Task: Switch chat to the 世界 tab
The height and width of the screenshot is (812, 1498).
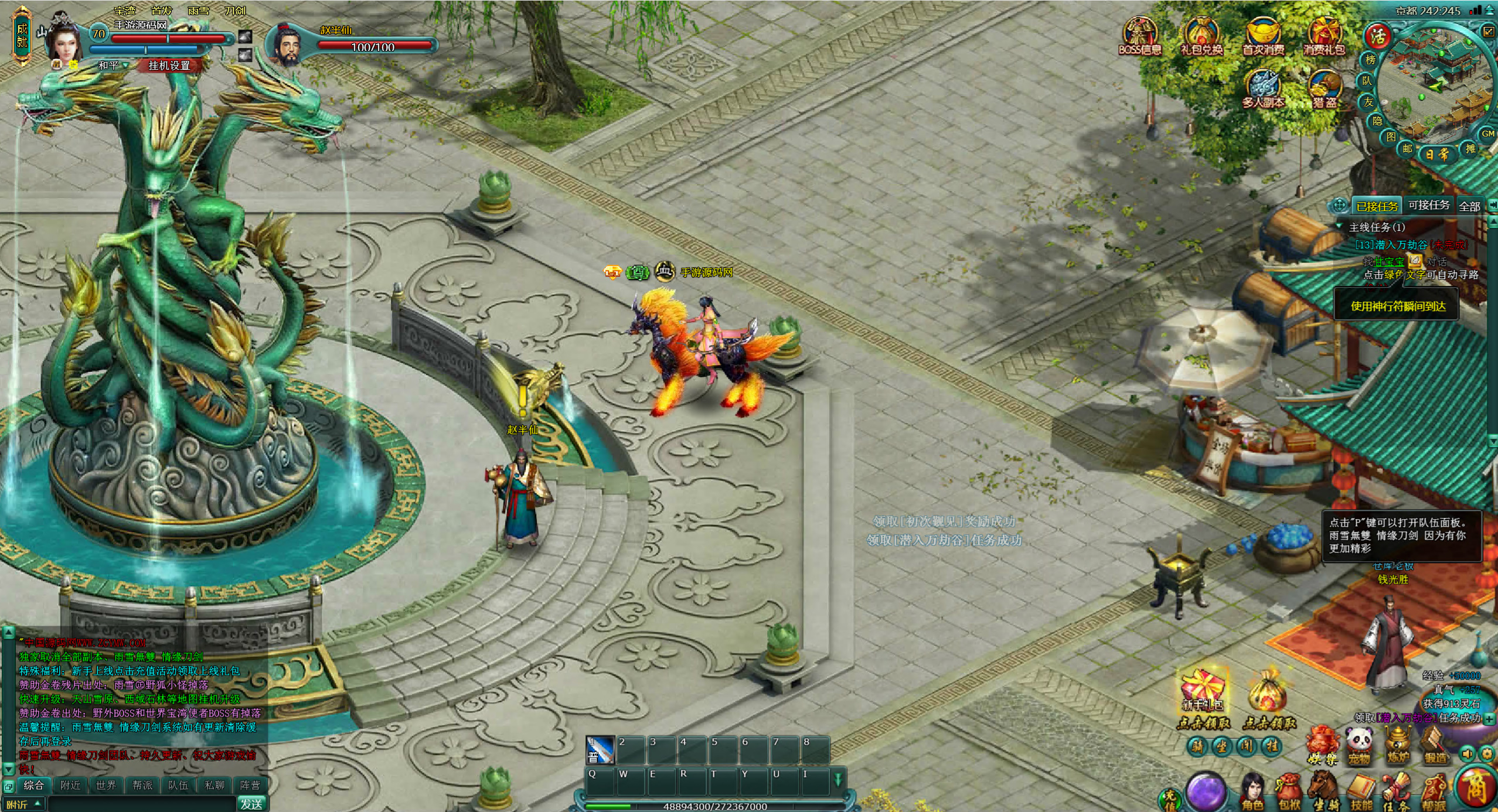Action: tap(106, 785)
